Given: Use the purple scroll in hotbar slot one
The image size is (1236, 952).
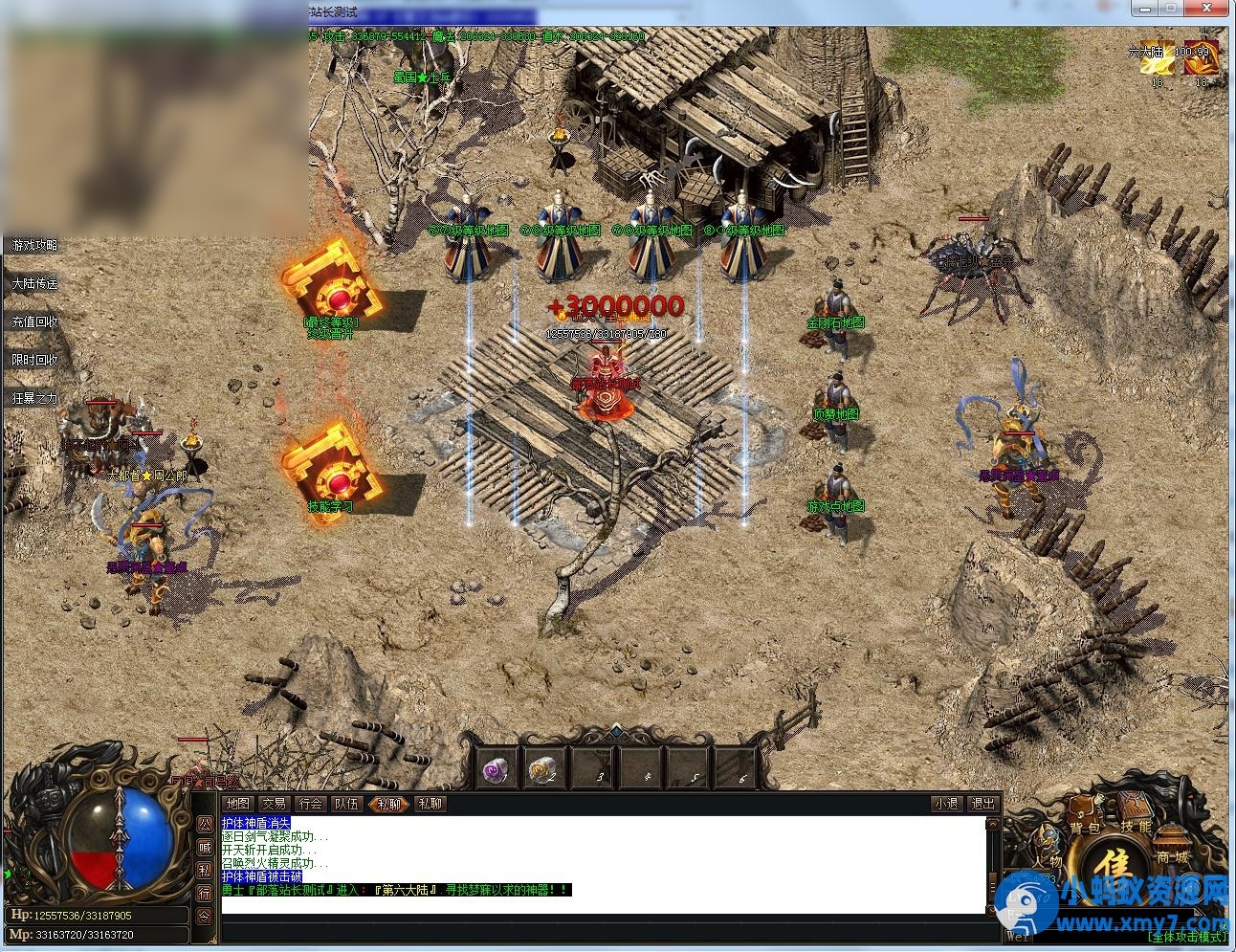Looking at the screenshot, I should point(496,768).
